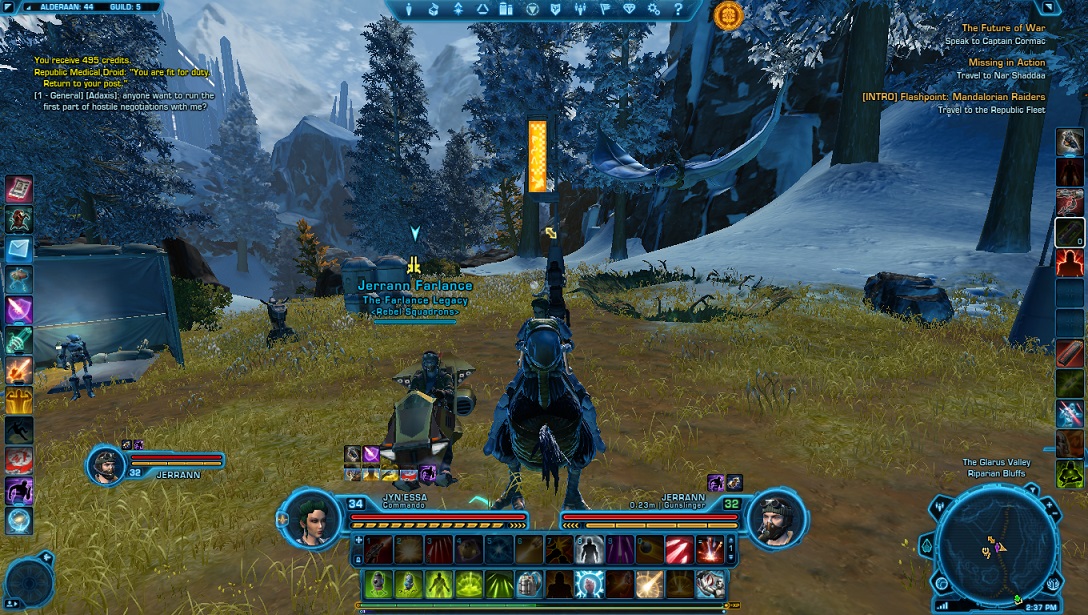Open the guild flag icon in top menu
1088x615 pixels.
[x=605, y=9]
